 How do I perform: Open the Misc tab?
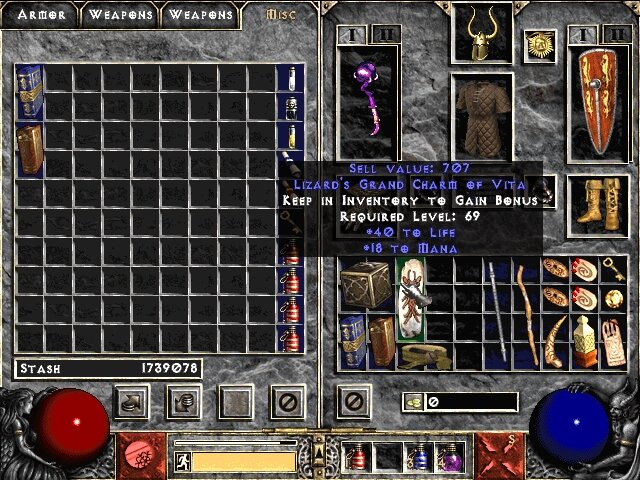pyautogui.click(x=281, y=15)
